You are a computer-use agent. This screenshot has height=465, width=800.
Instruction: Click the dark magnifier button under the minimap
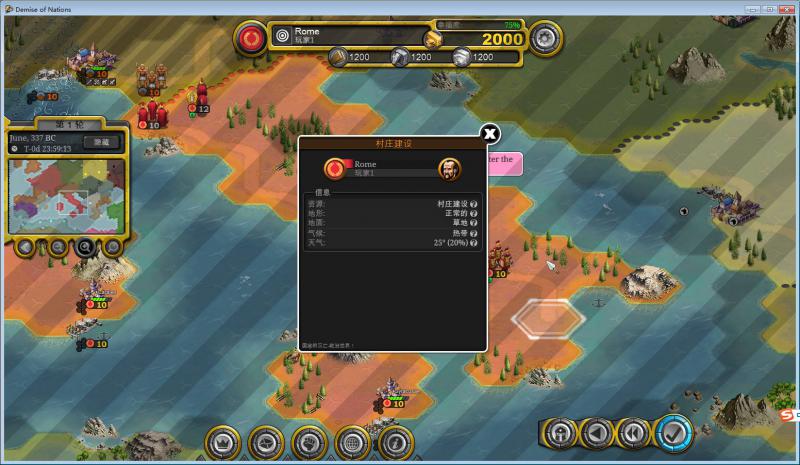pyautogui.click(x=85, y=247)
